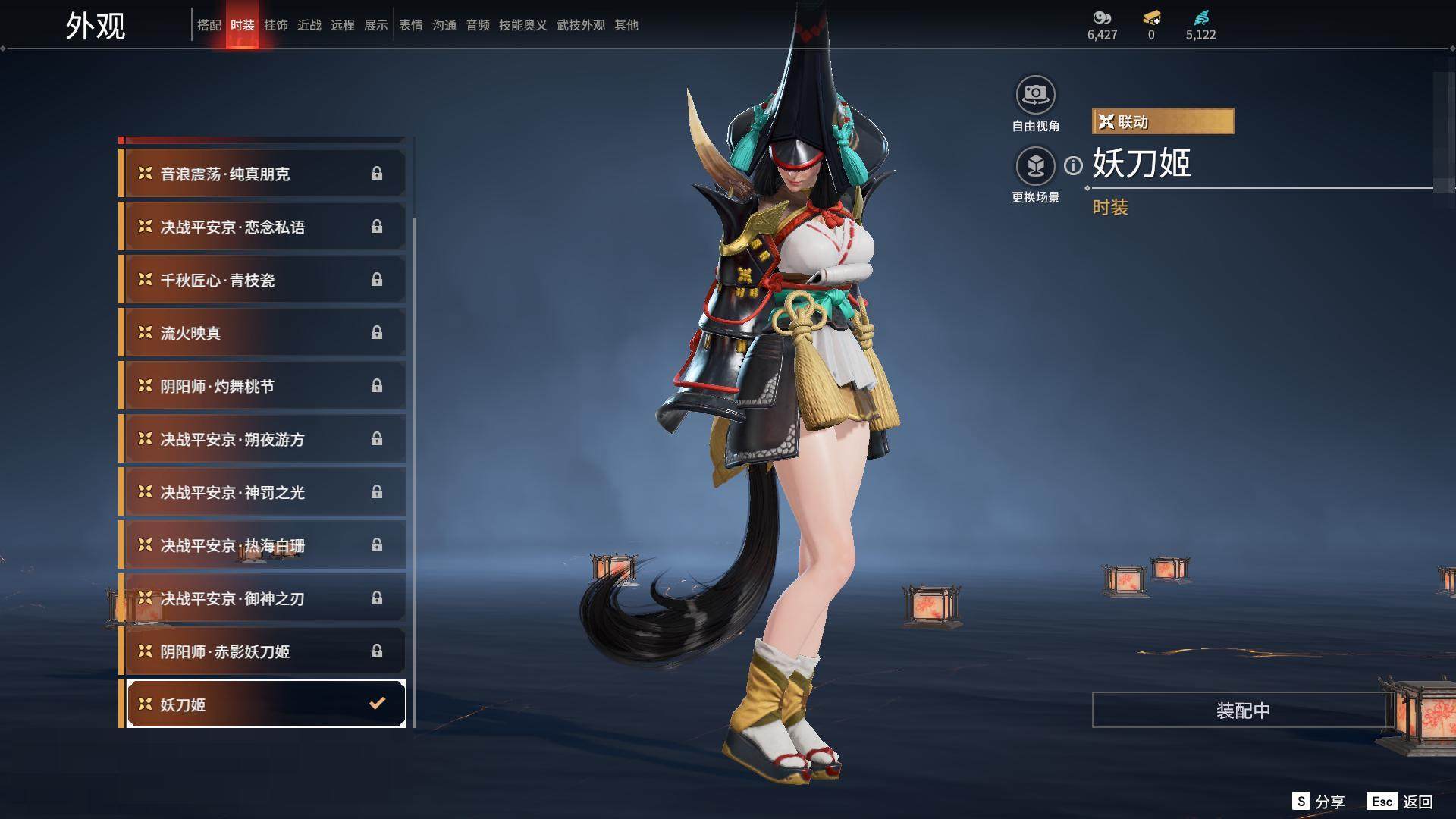
Task: Open the 挂饰 accessories tab
Action: [275, 25]
